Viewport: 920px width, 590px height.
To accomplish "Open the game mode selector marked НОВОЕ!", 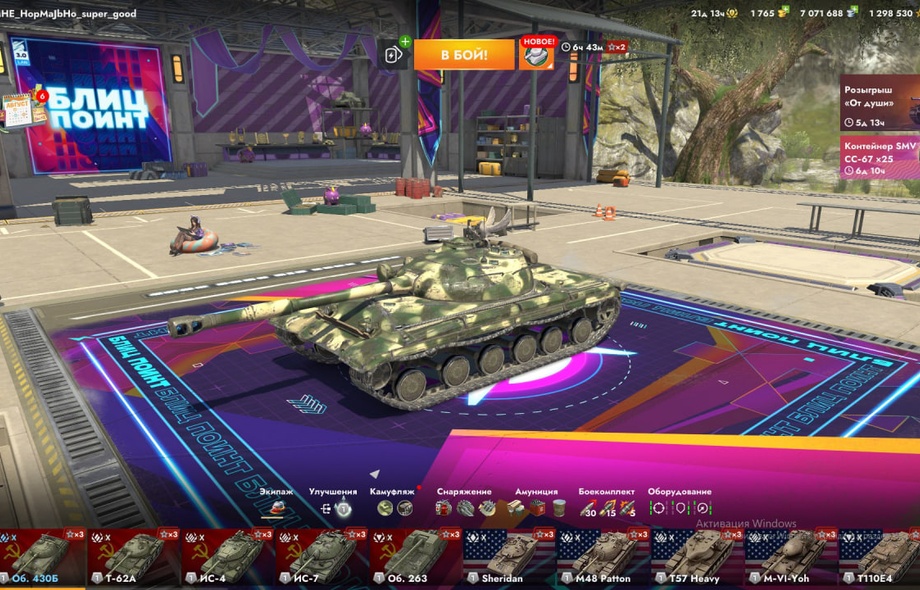I will tap(537, 55).
